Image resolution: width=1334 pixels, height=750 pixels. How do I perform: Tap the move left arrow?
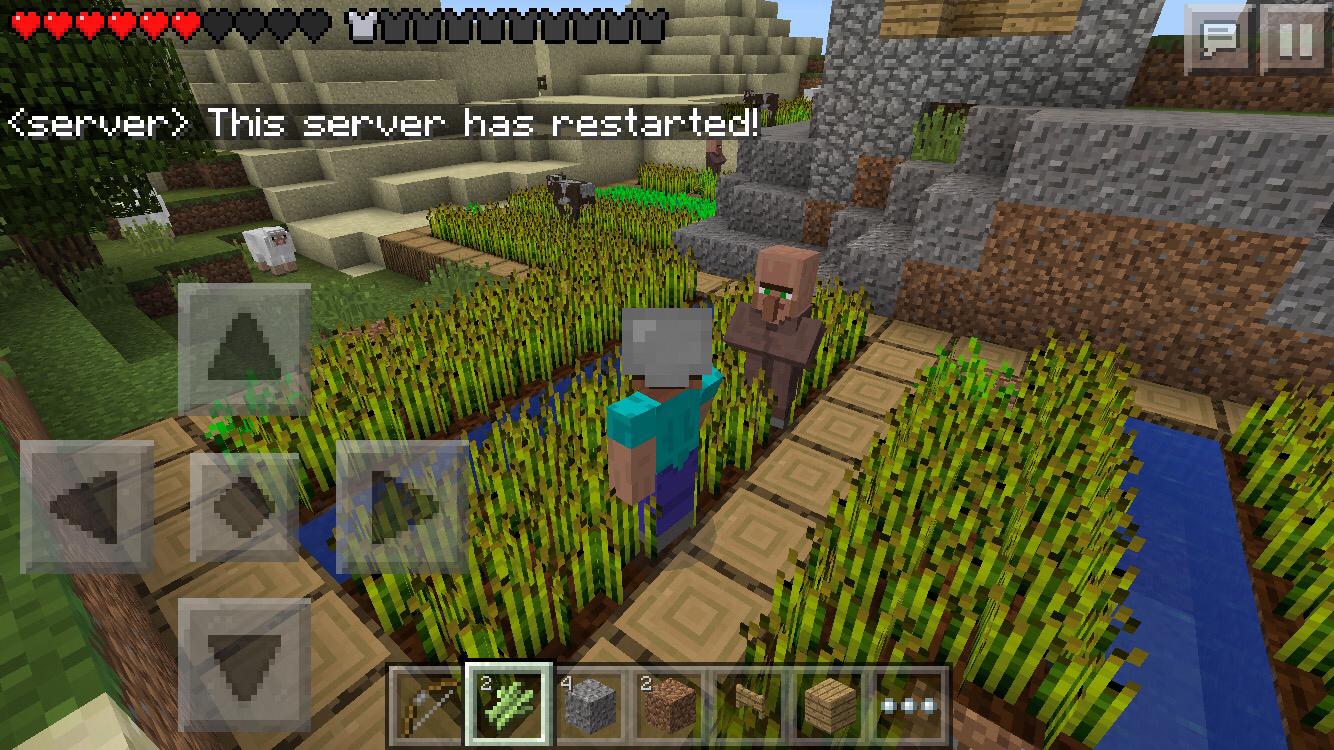click(x=87, y=507)
